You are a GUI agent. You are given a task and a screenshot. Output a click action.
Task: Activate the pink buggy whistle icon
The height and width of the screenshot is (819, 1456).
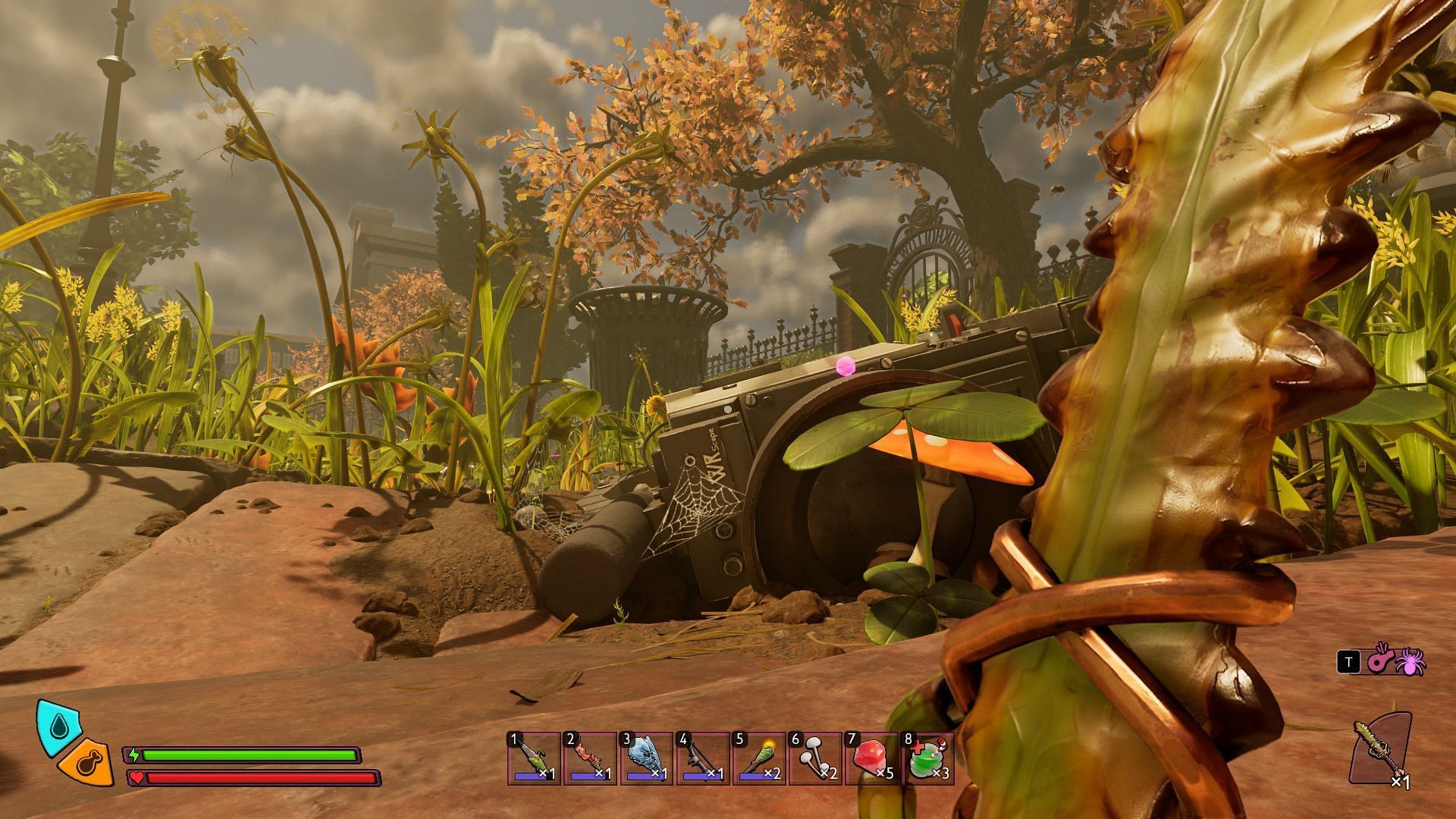1379,661
